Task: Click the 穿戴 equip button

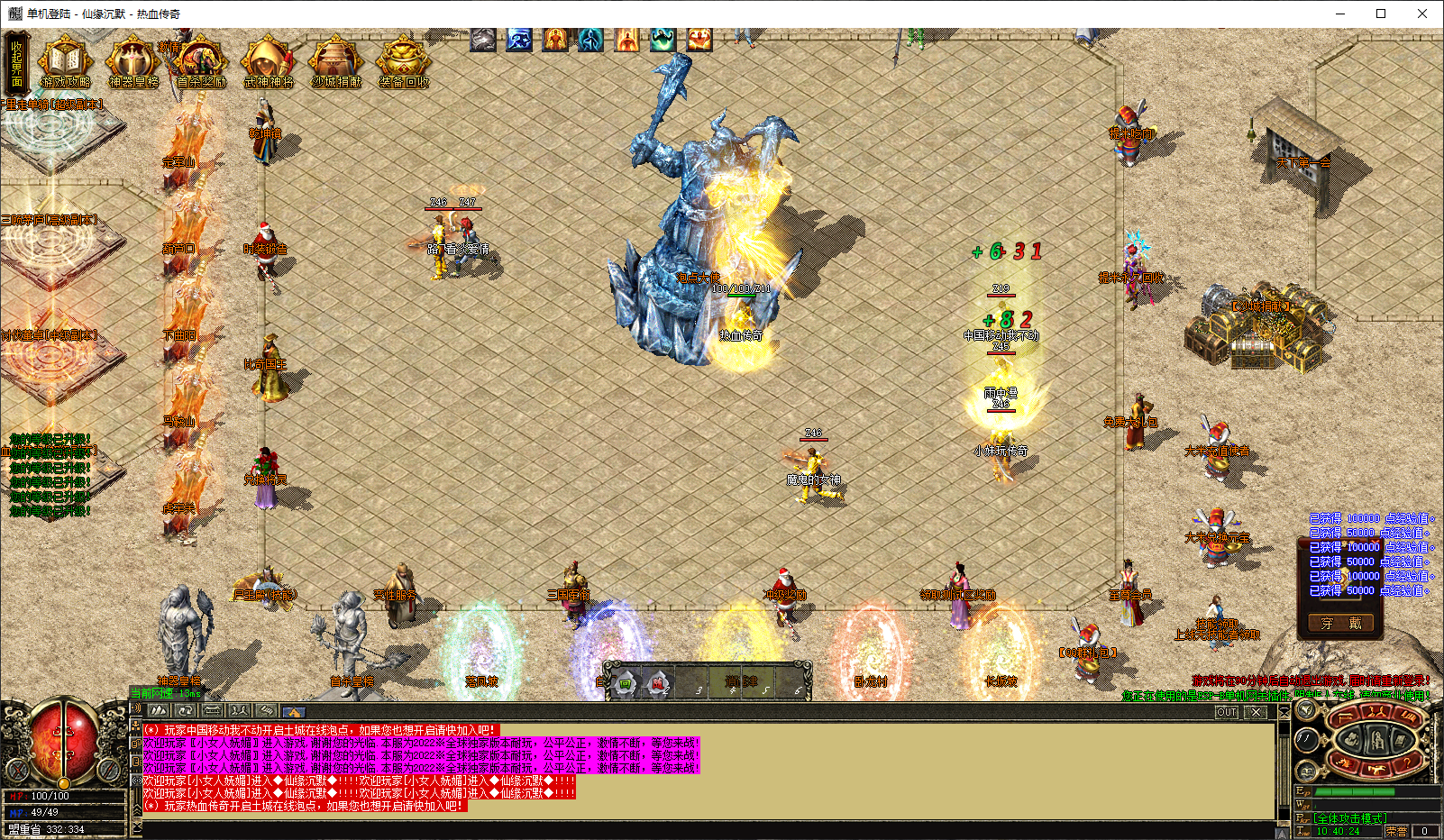Action: point(1340,623)
